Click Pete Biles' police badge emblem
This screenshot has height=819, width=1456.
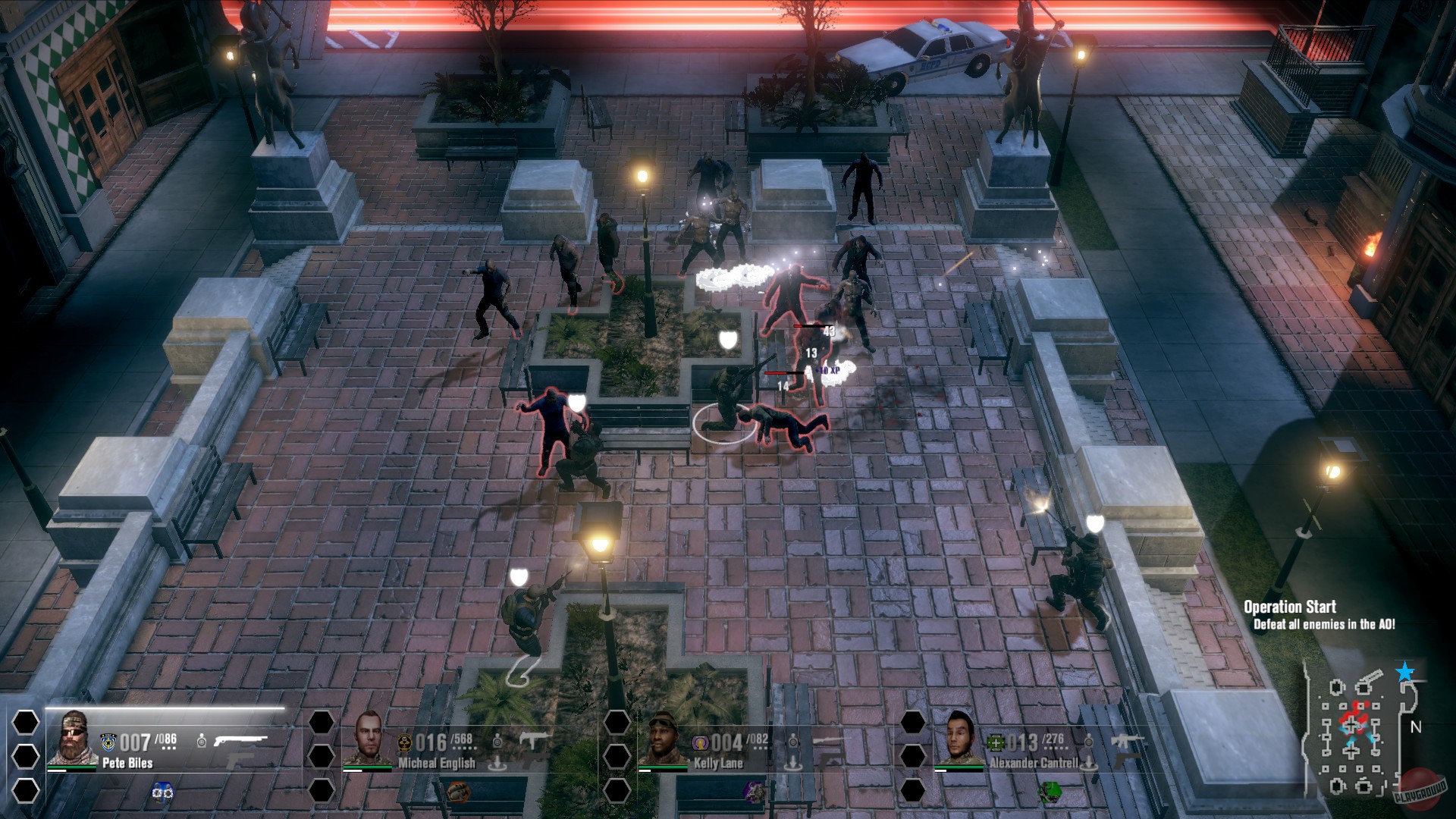[x=109, y=741]
